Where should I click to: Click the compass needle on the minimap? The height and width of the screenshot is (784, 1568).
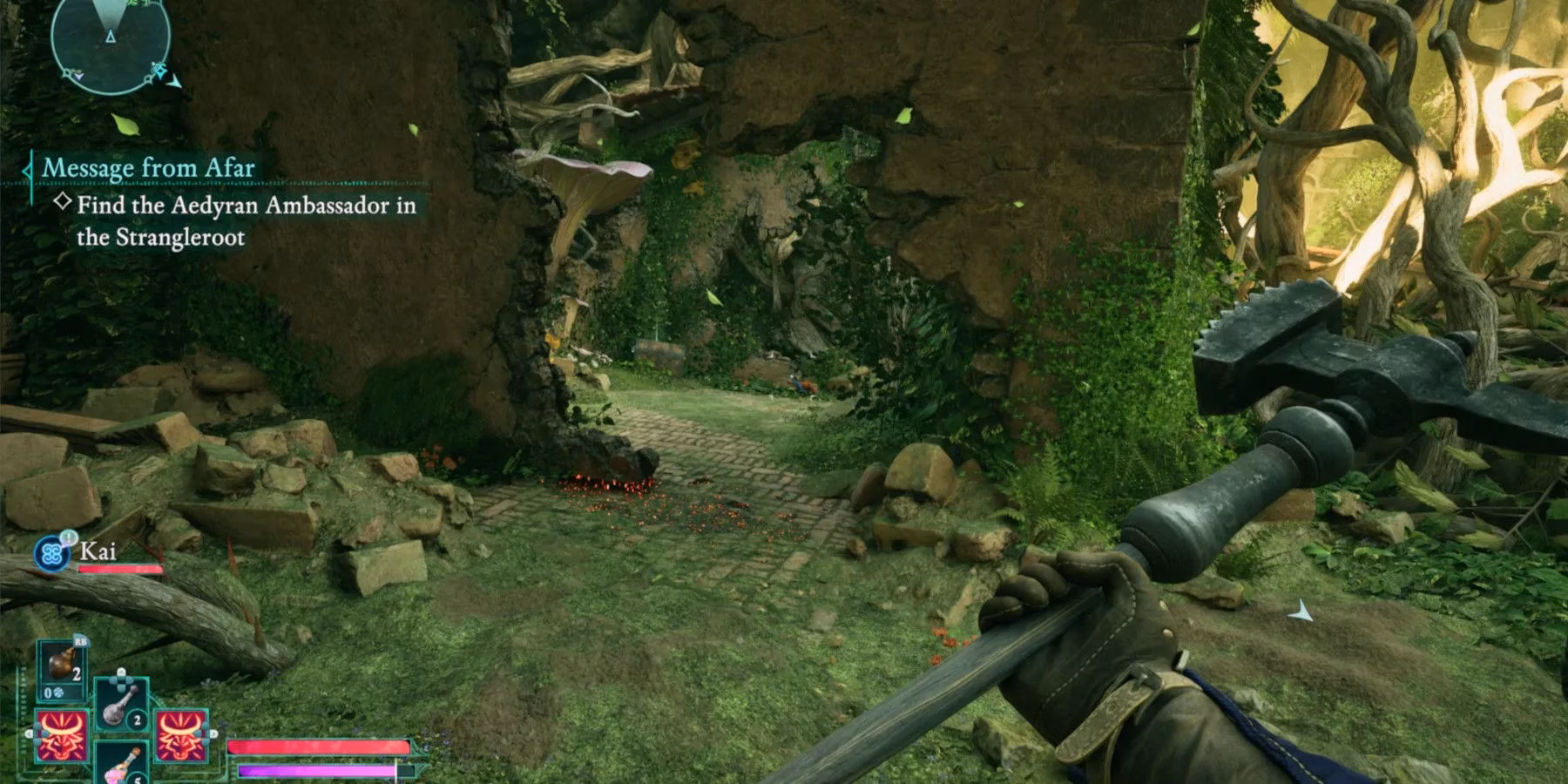pos(111,37)
